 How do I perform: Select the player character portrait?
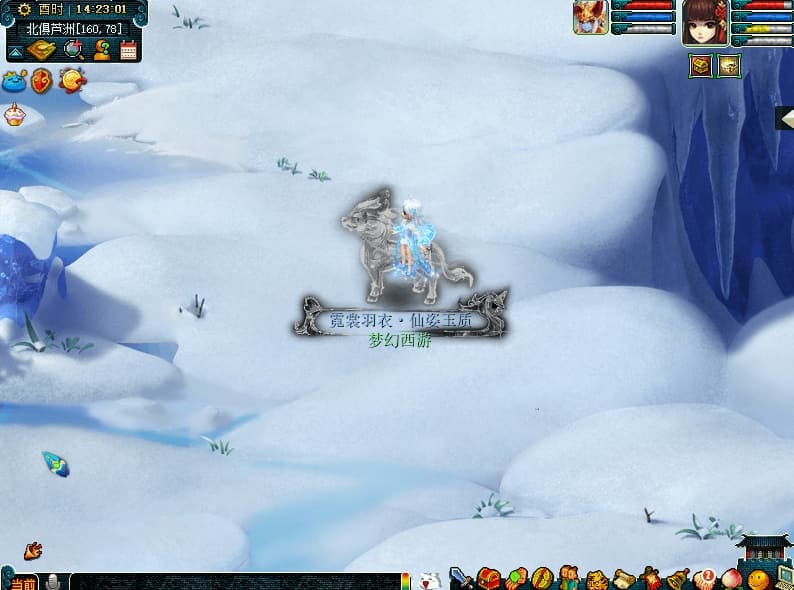pyautogui.click(x=704, y=21)
